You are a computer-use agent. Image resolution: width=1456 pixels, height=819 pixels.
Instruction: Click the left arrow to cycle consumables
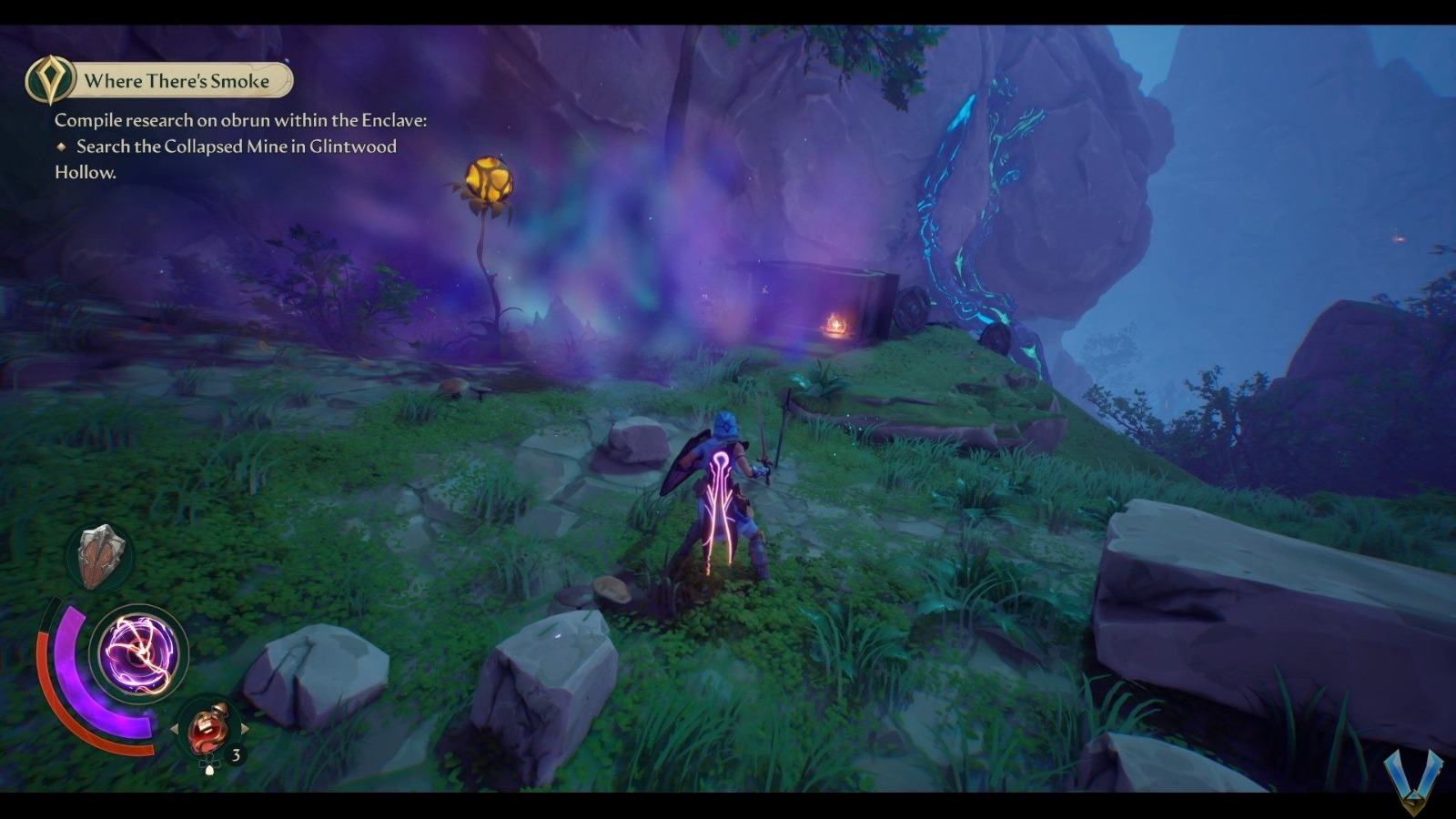[173, 726]
